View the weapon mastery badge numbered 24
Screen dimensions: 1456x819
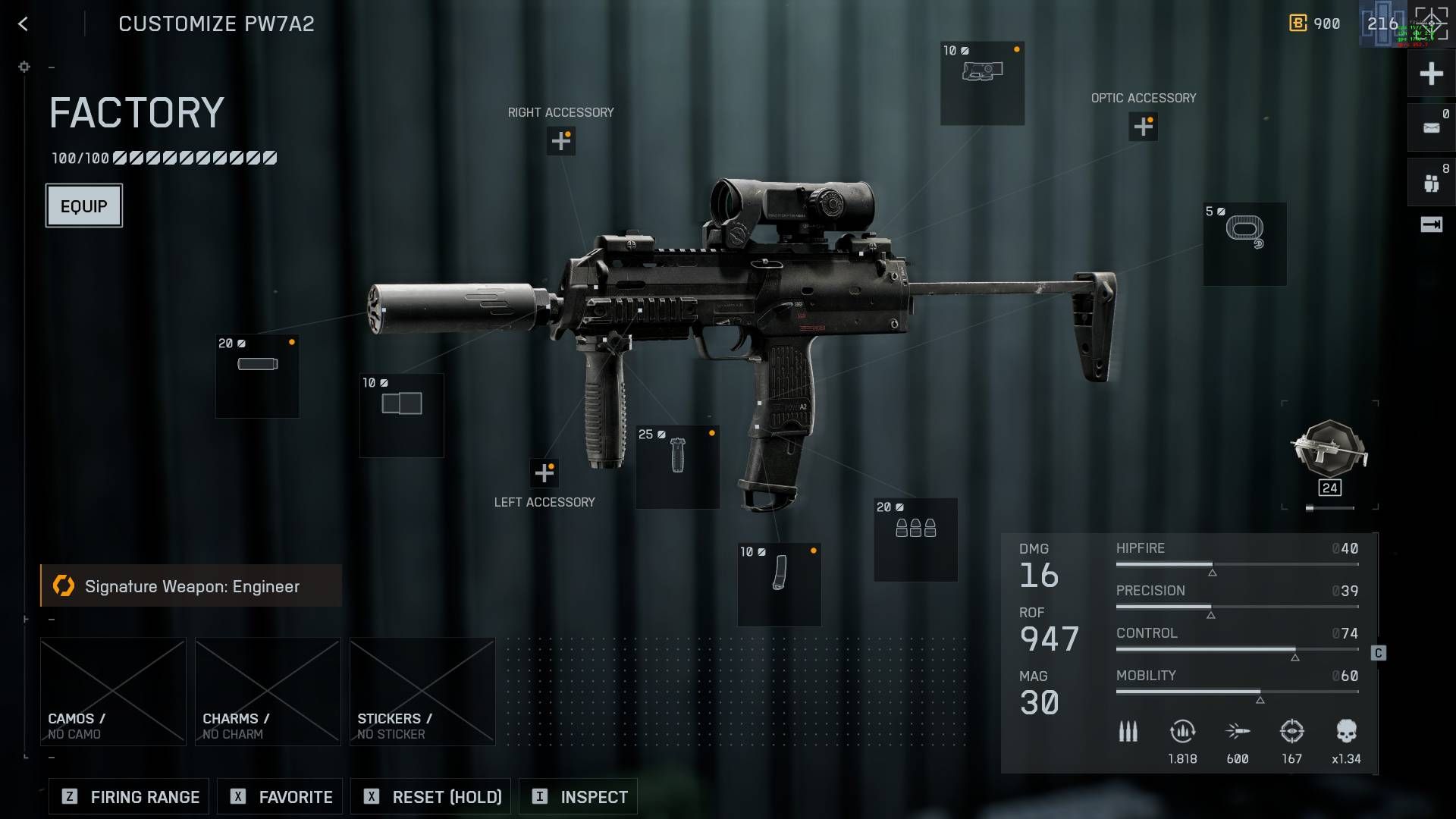pyautogui.click(x=1329, y=459)
